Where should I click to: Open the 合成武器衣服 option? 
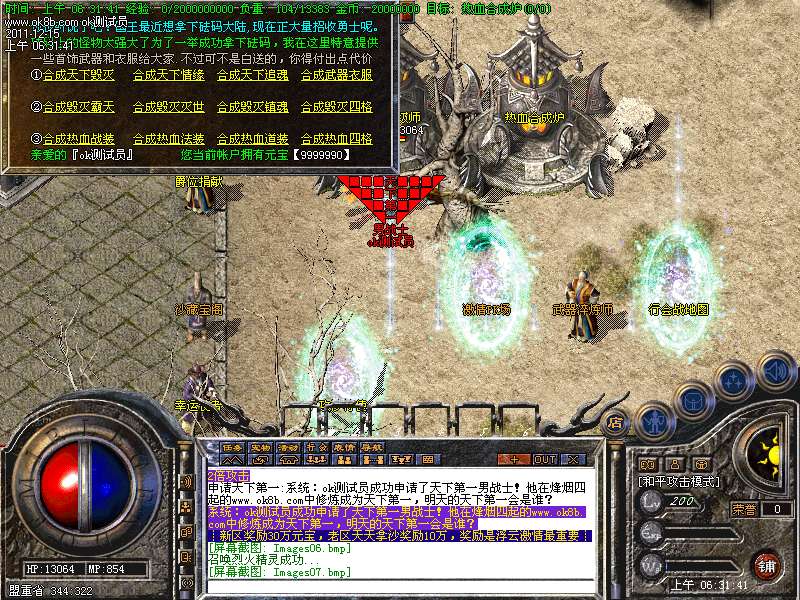336,75
